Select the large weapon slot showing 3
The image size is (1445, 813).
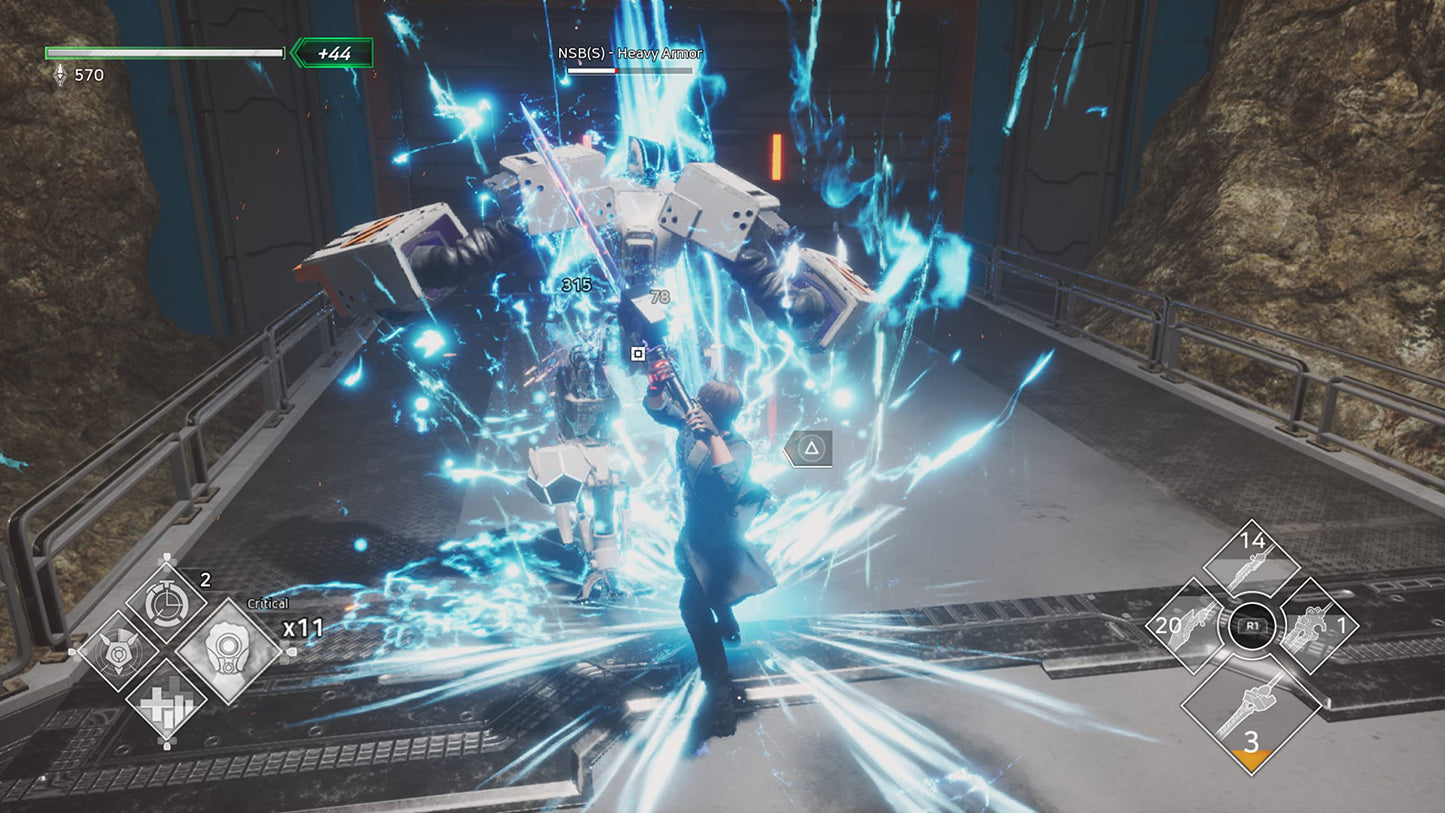(1251, 710)
